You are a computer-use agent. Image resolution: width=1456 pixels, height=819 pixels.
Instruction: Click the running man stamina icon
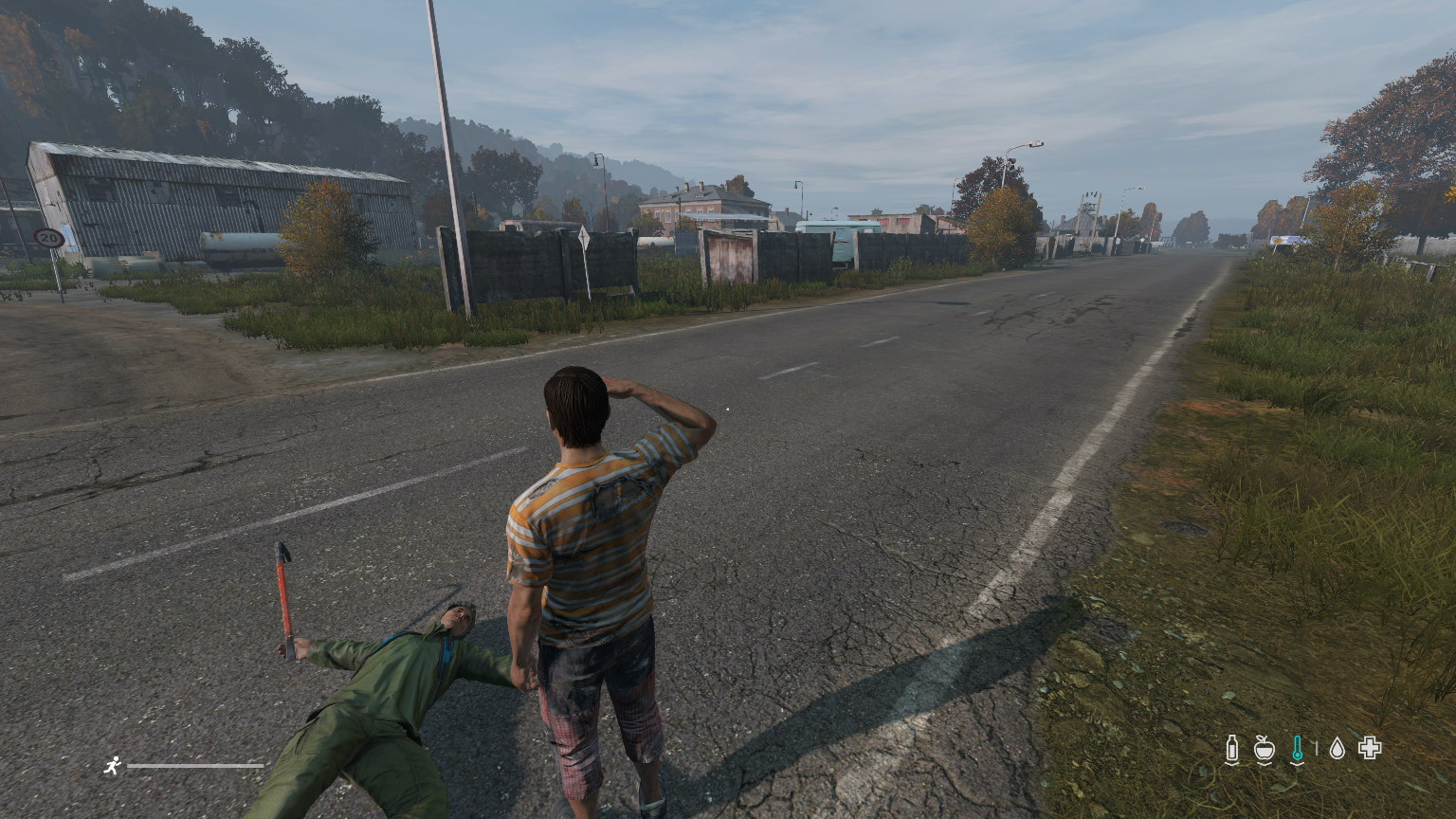(x=113, y=765)
